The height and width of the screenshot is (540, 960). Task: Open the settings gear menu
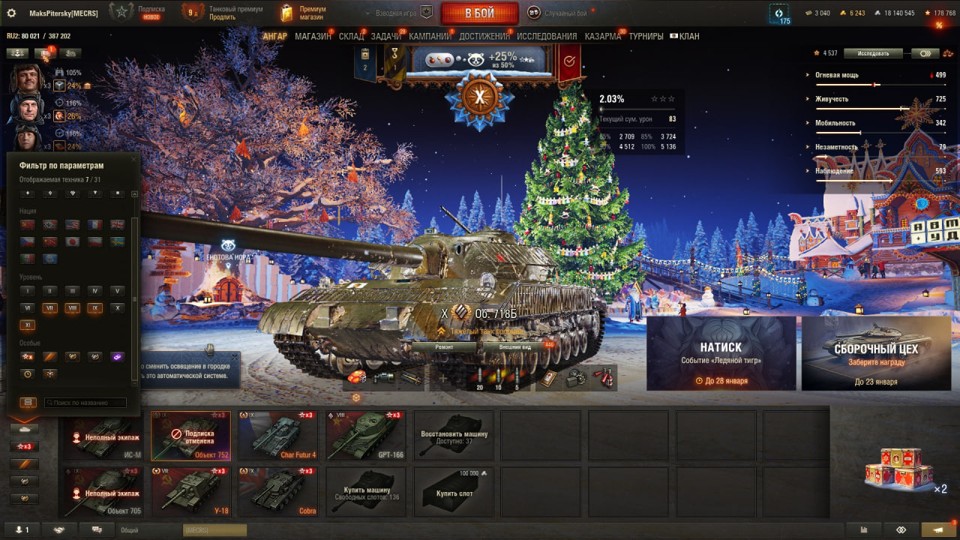point(12,12)
